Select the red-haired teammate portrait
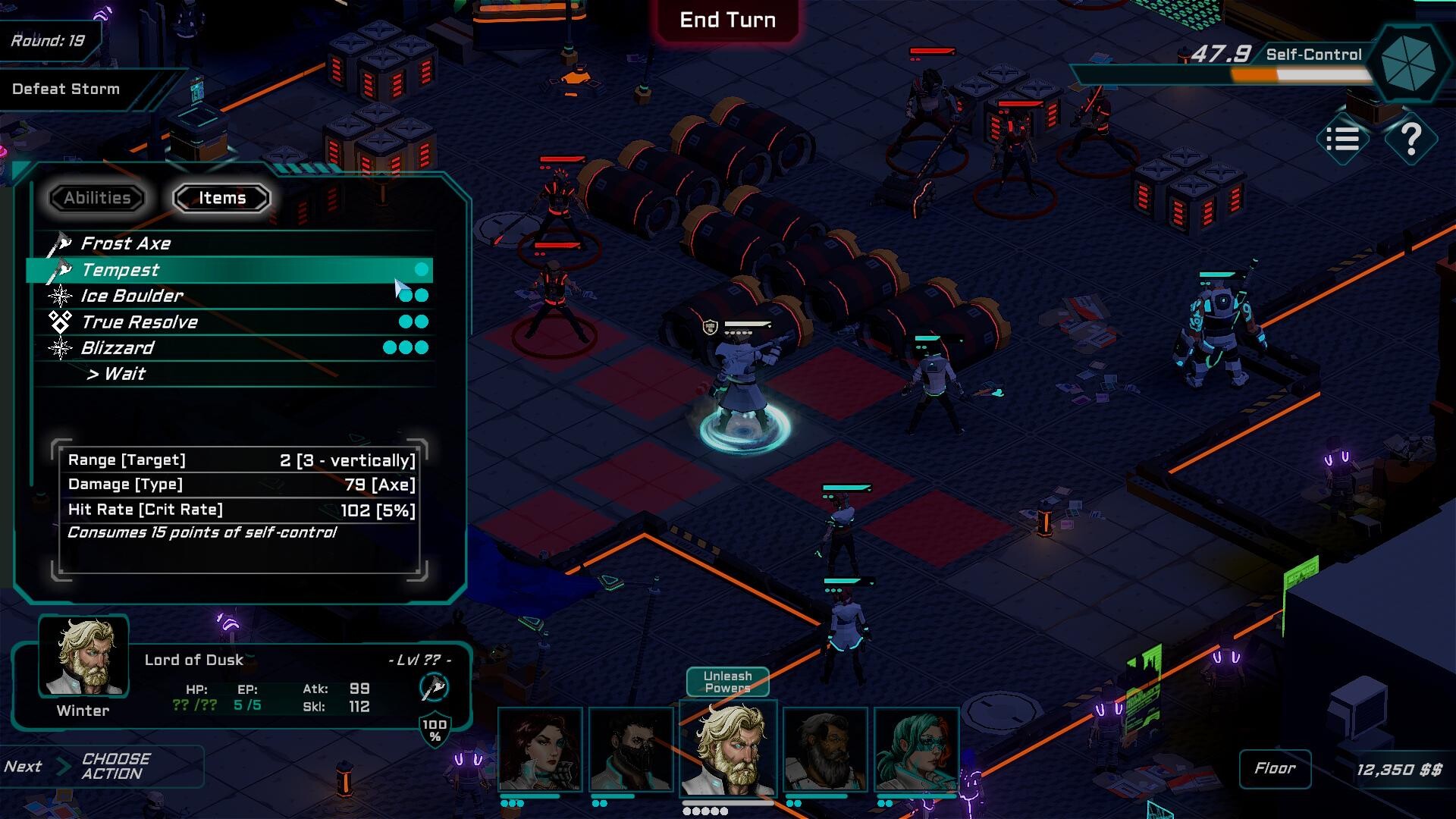This screenshot has width=1456, height=819. pyautogui.click(x=540, y=751)
